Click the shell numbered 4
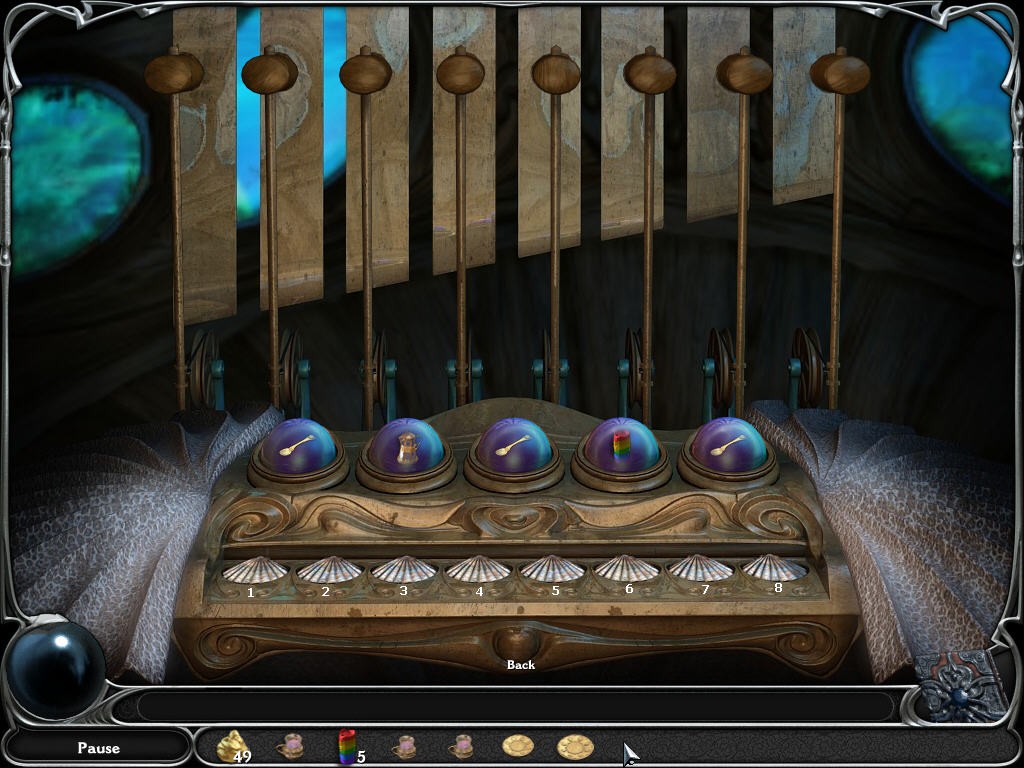 coord(478,571)
